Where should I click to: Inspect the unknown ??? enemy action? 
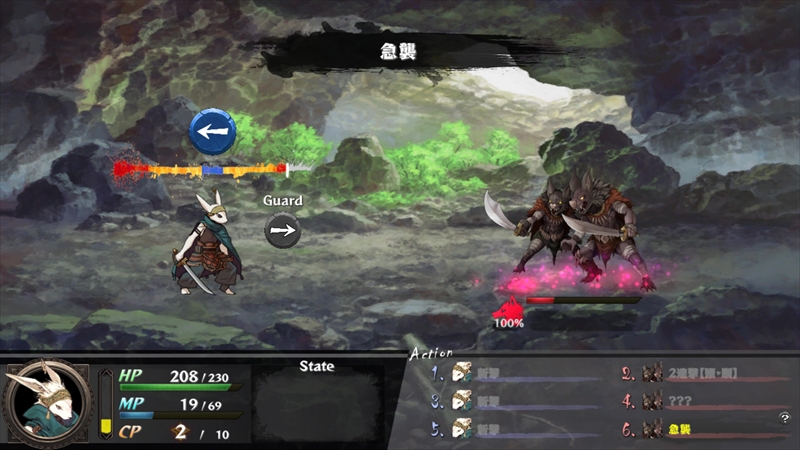[x=690, y=401]
